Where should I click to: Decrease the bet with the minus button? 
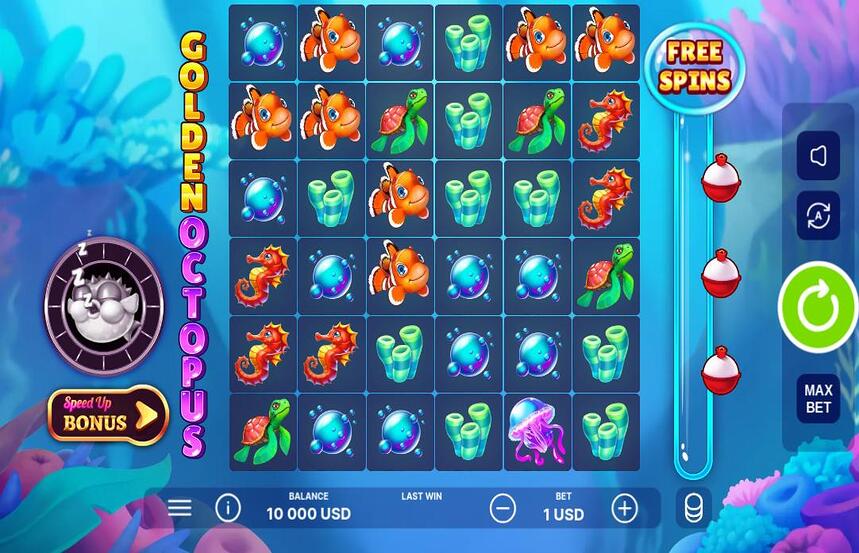[503, 509]
